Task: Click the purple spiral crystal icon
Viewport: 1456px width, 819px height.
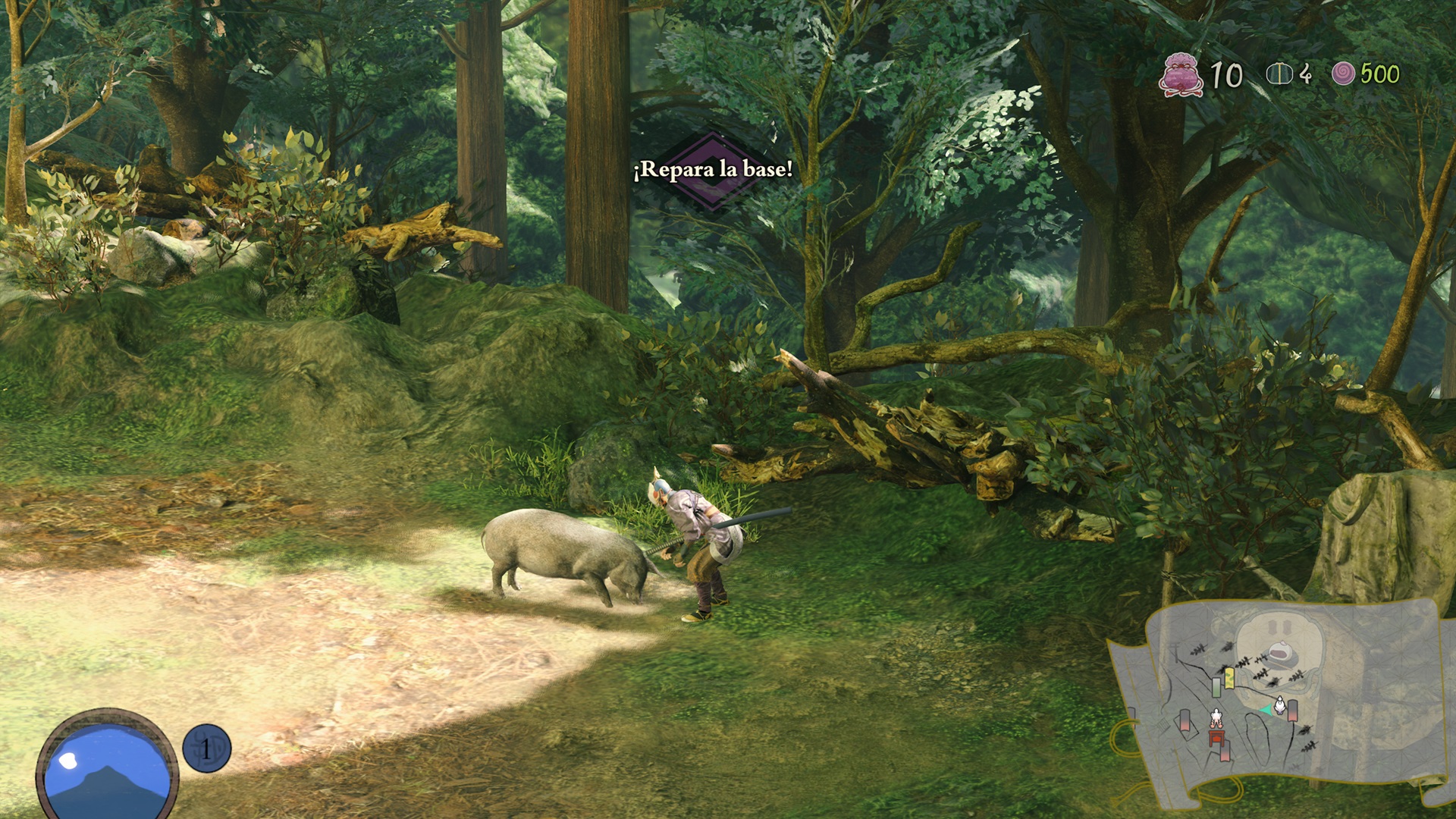Action: [1343, 74]
